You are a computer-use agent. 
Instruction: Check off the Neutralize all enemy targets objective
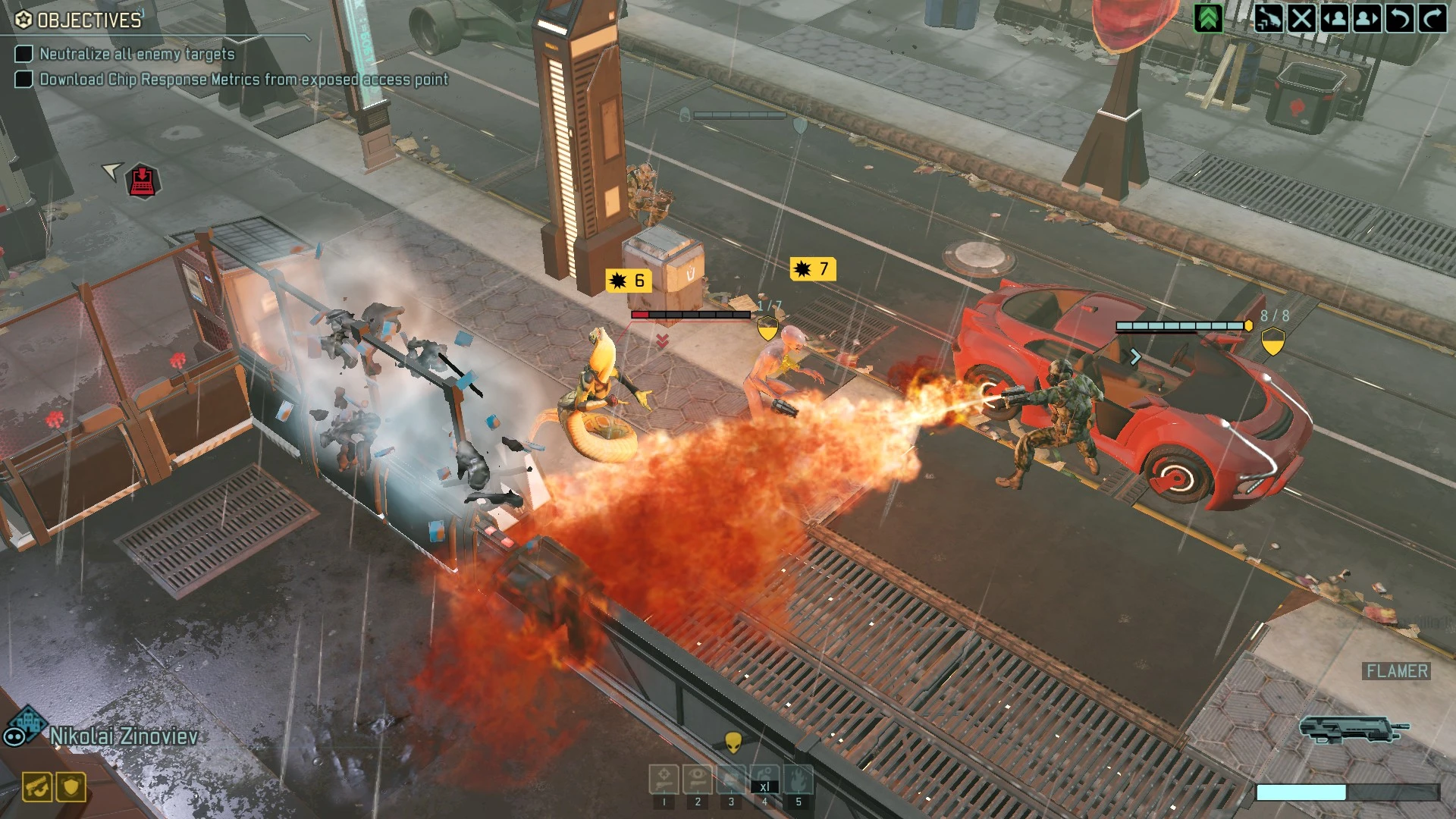tap(23, 54)
